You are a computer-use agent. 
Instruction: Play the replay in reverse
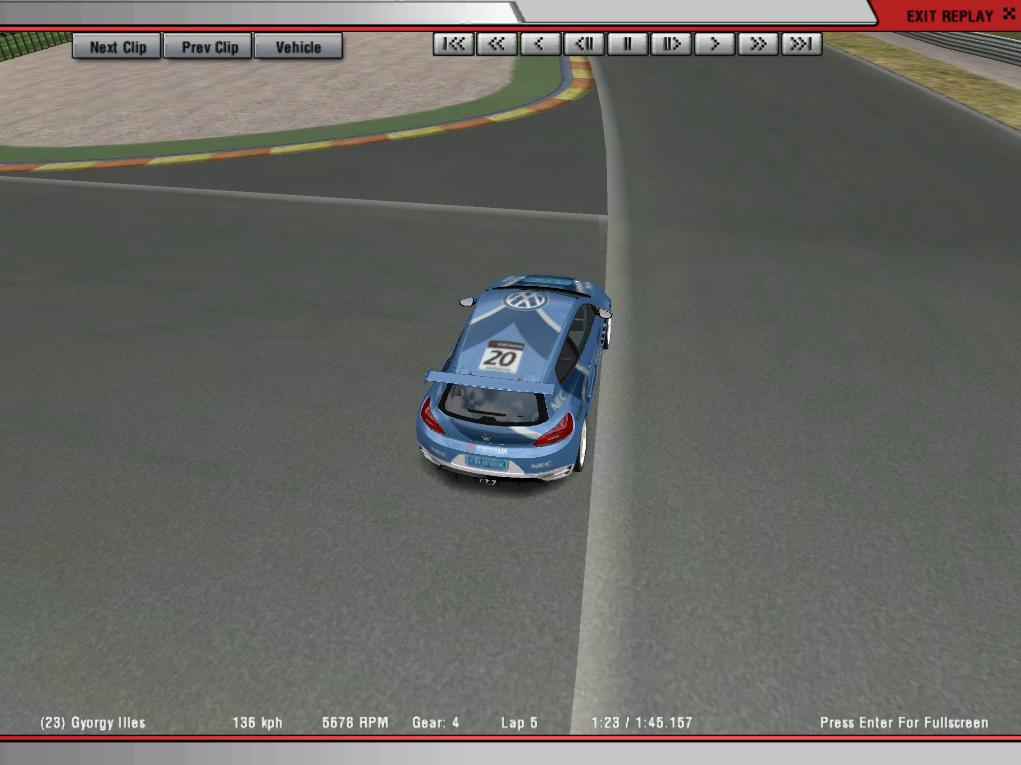(540, 44)
